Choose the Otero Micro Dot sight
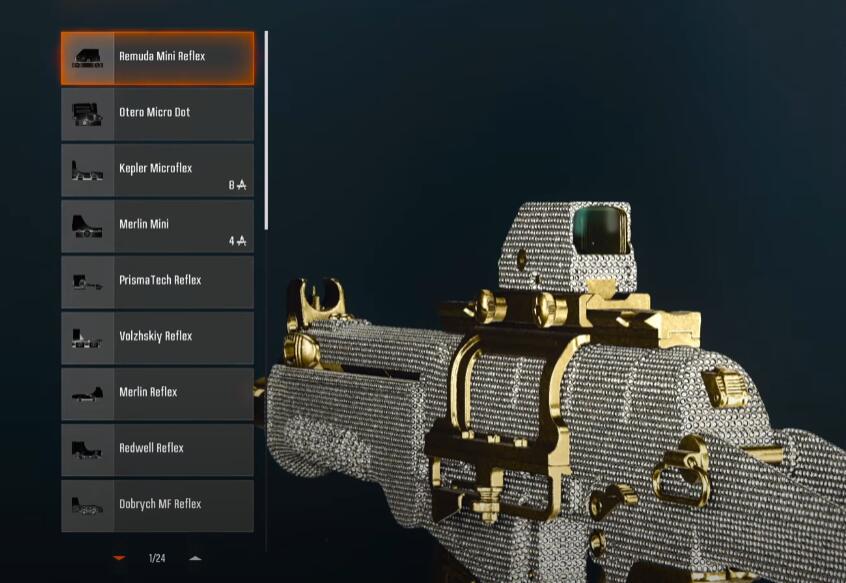 [x=157, y=114]
